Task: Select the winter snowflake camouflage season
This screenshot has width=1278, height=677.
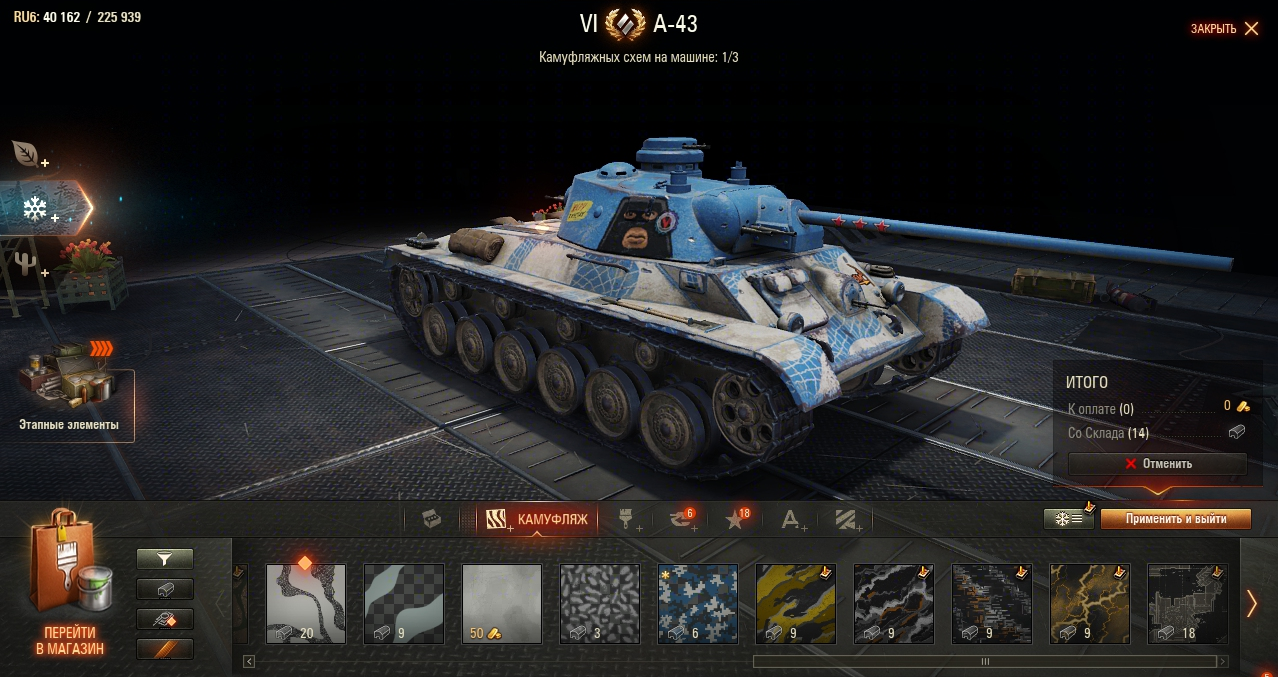Action: coord(38,209)
